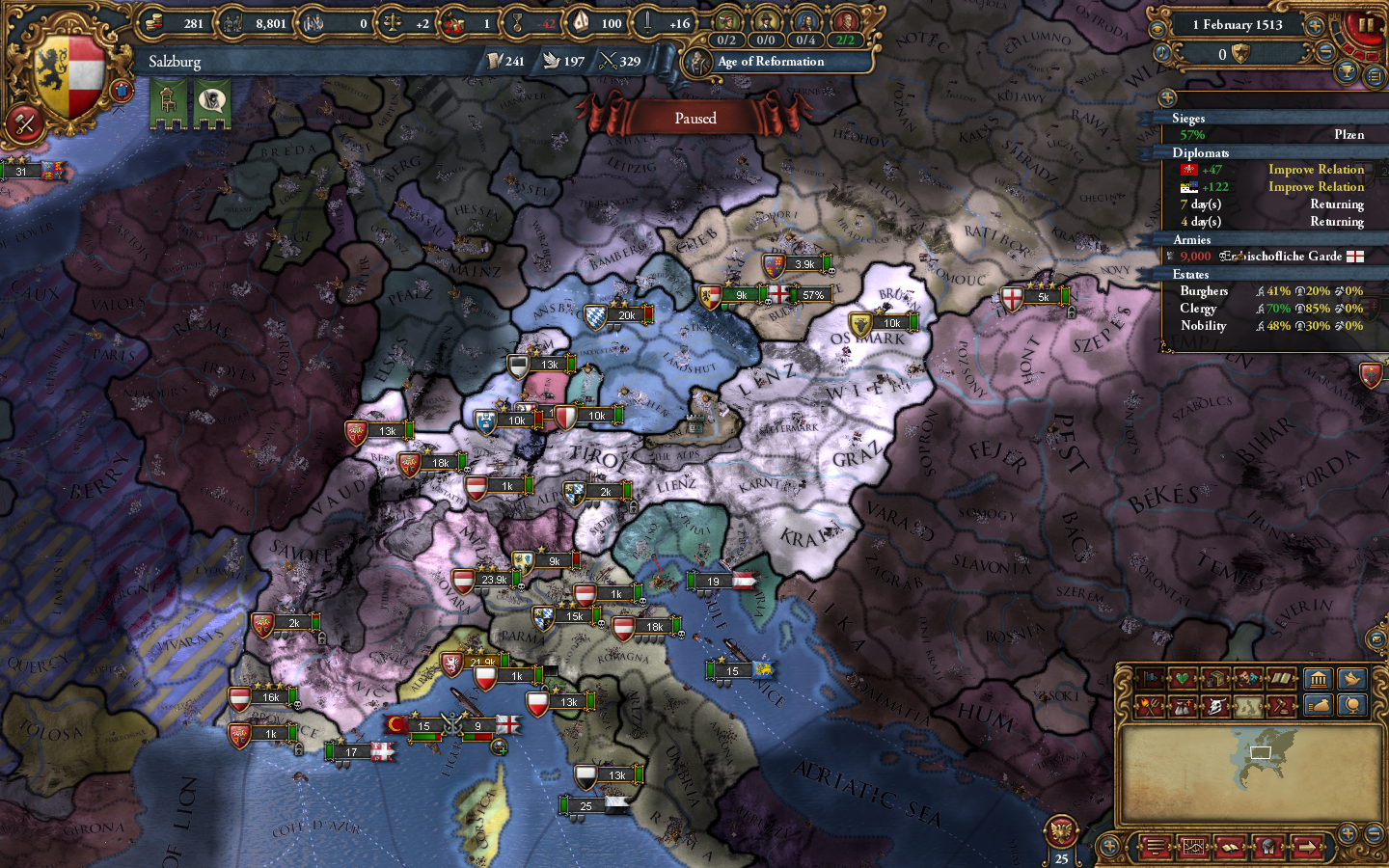Click Improve Relation for the first diplomat
The image size is (1389, 868).
[1317, 169]
